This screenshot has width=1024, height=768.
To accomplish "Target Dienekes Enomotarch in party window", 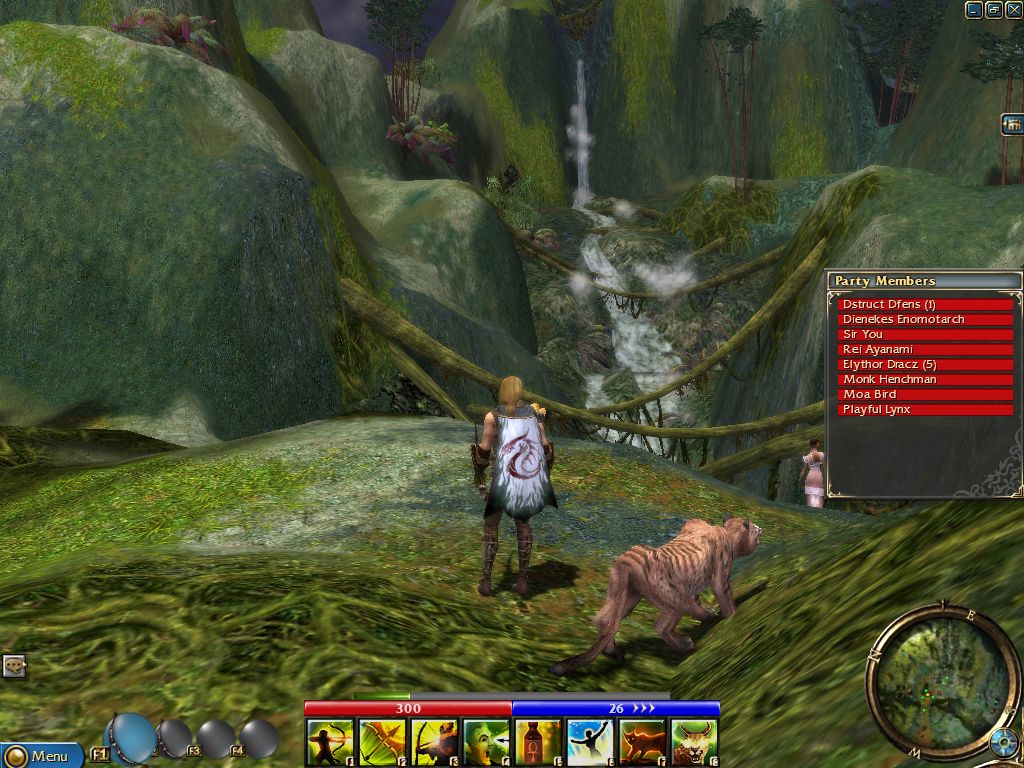I will [x=925, y=319].
